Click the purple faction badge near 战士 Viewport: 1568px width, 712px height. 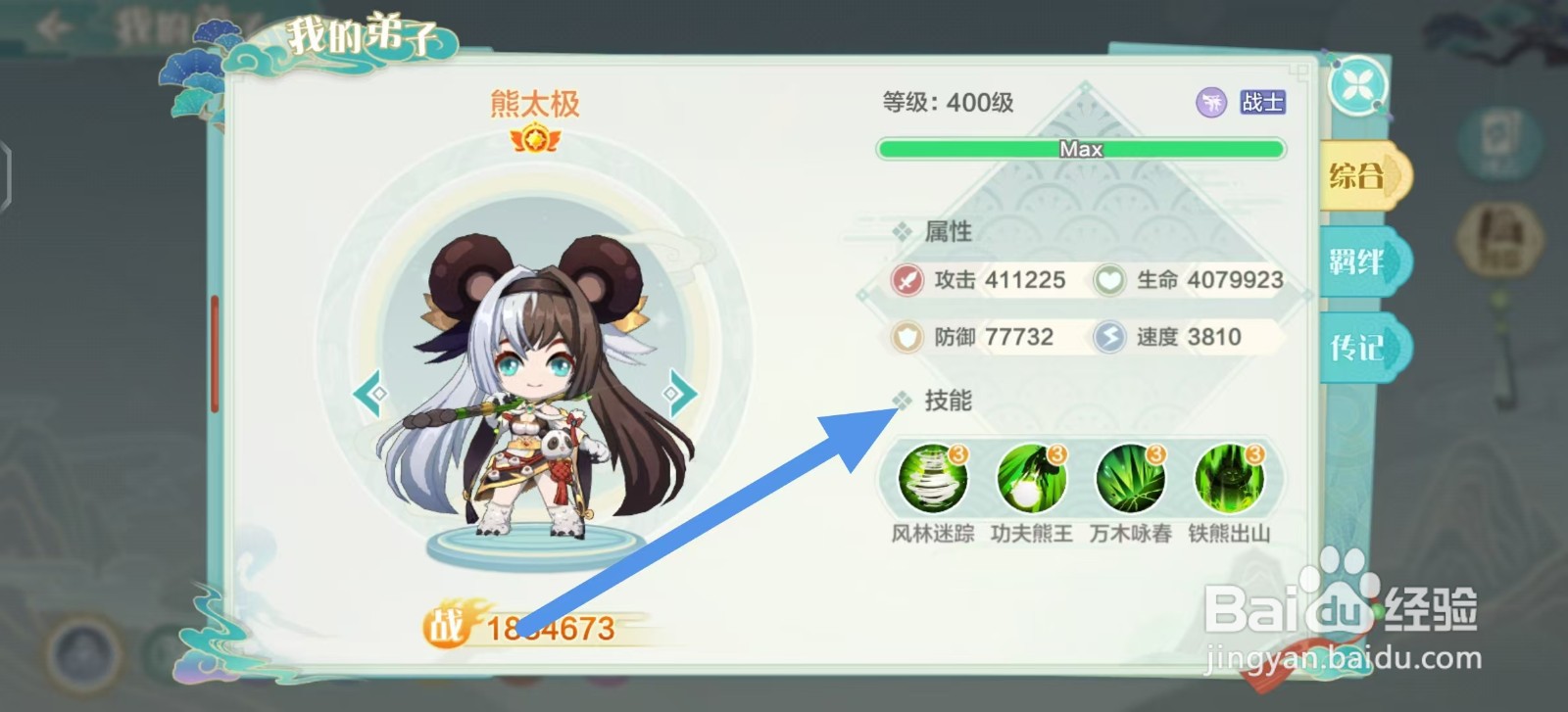[x=1211, y=102]
